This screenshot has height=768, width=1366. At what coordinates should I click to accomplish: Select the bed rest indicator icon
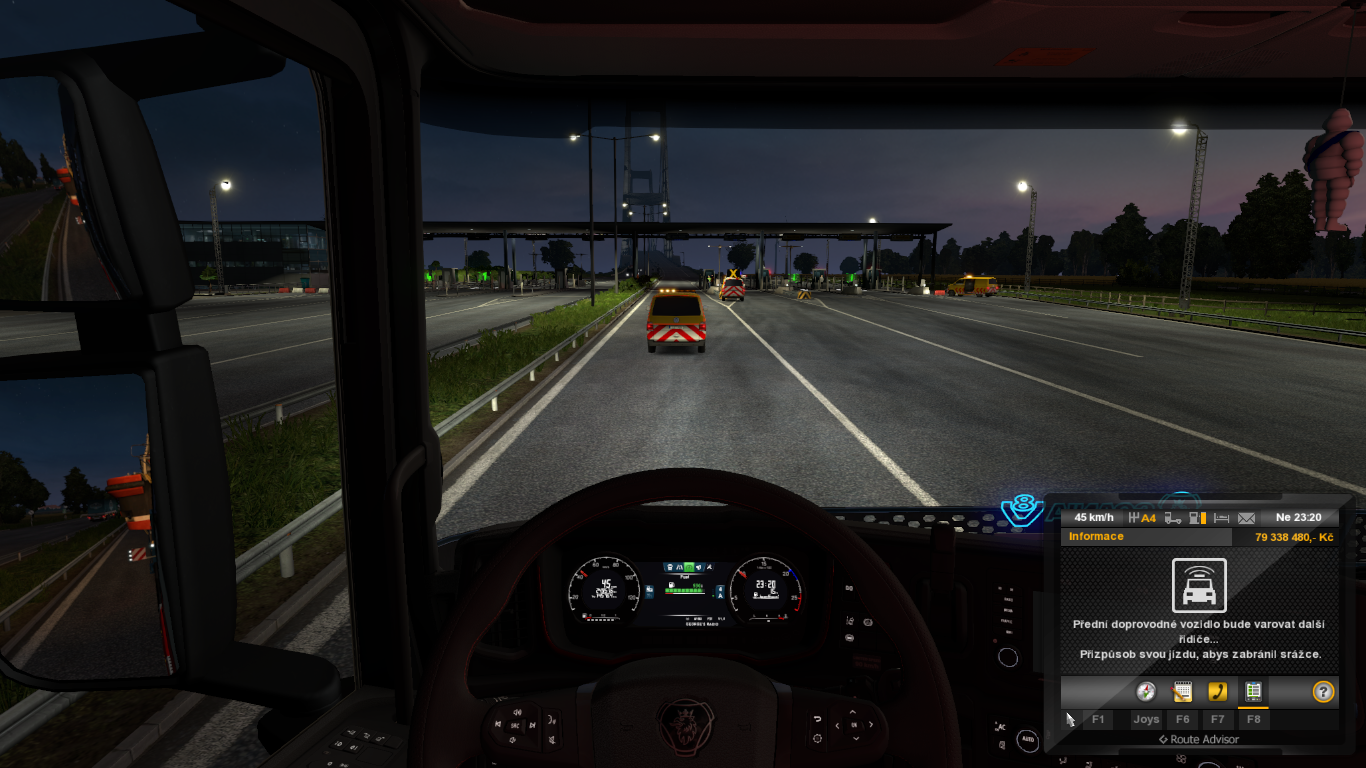(1221, 518)
